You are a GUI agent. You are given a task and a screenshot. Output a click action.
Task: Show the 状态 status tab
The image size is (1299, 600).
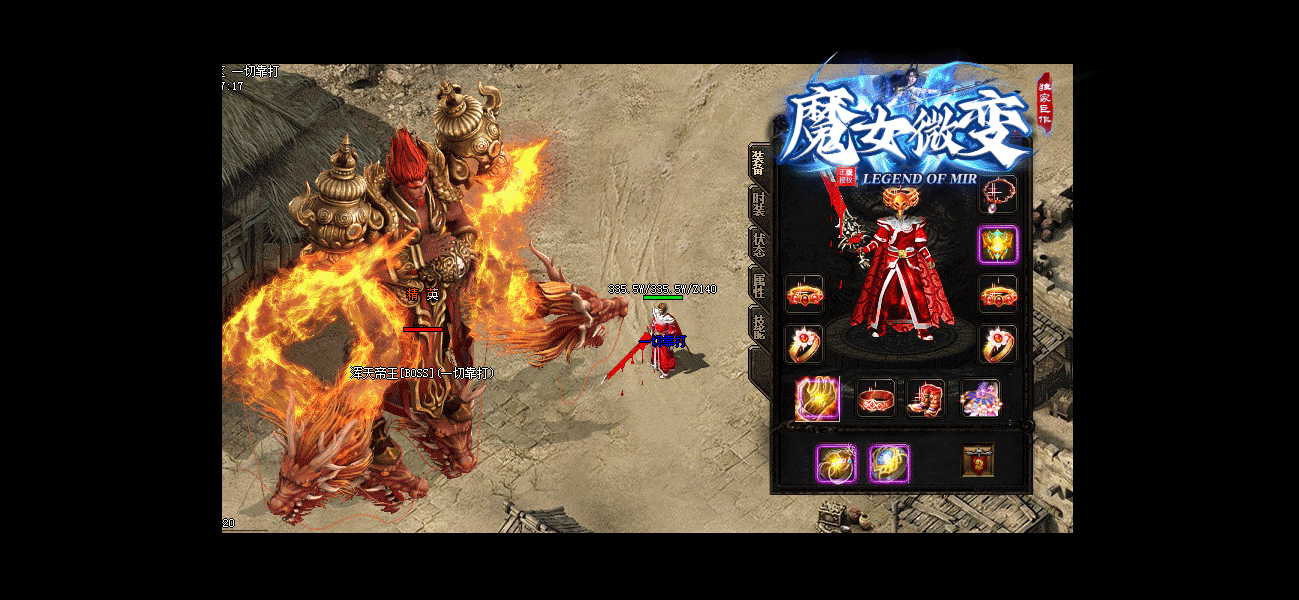pos(759,245)
